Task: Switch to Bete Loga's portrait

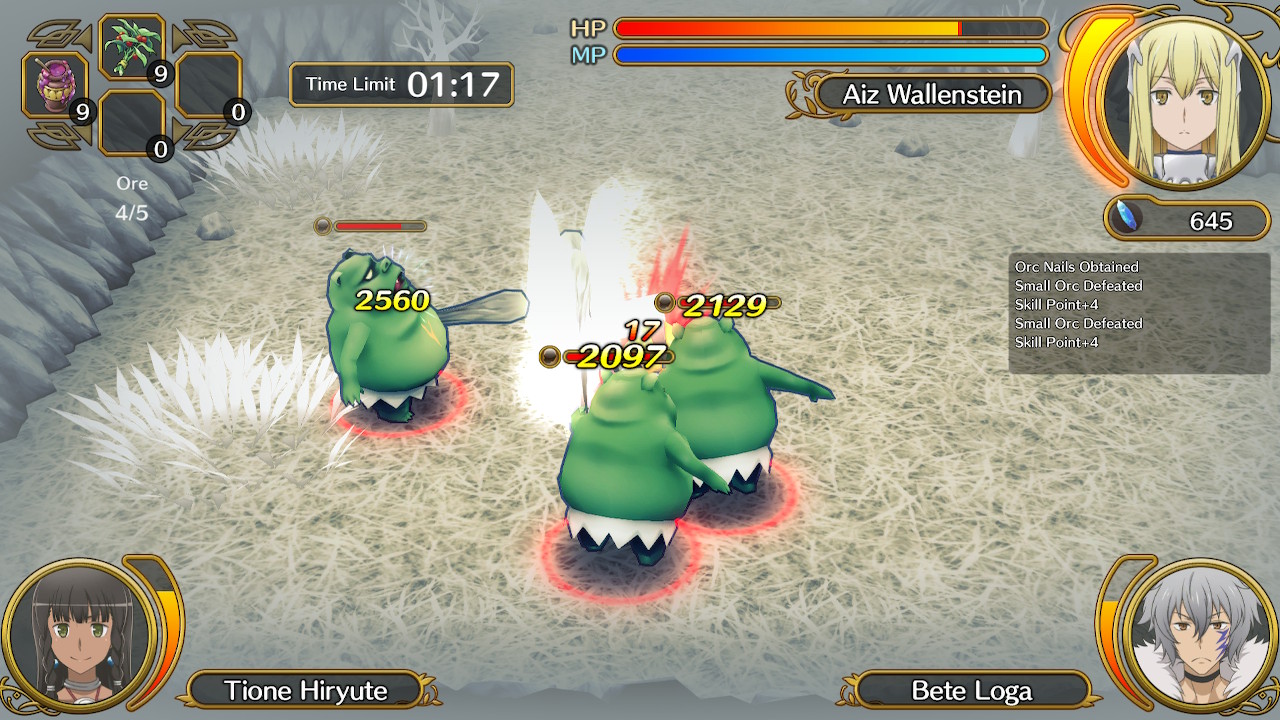Action: coord(1198,636)
